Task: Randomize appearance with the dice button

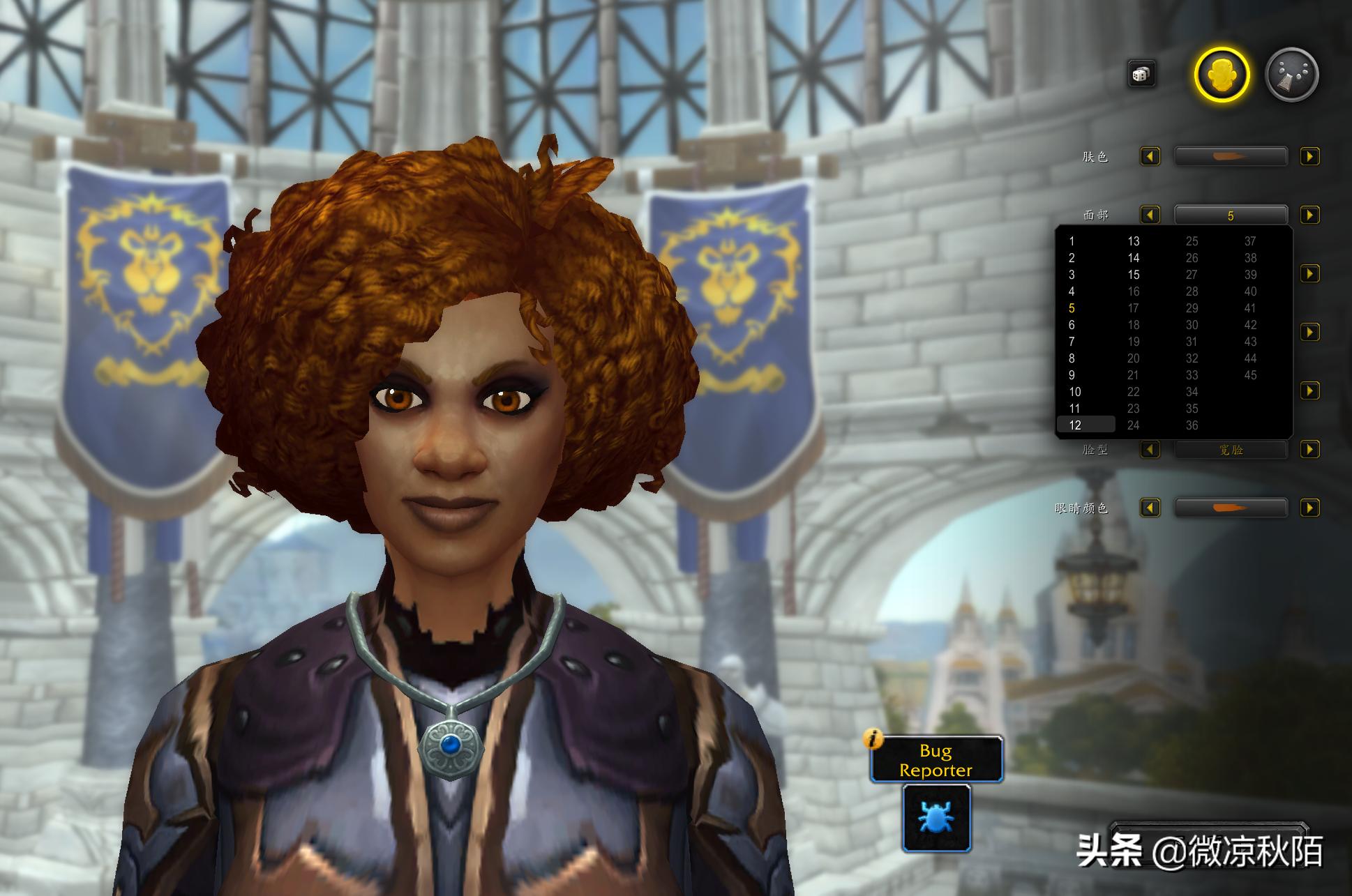Action: pos(1141,74)
